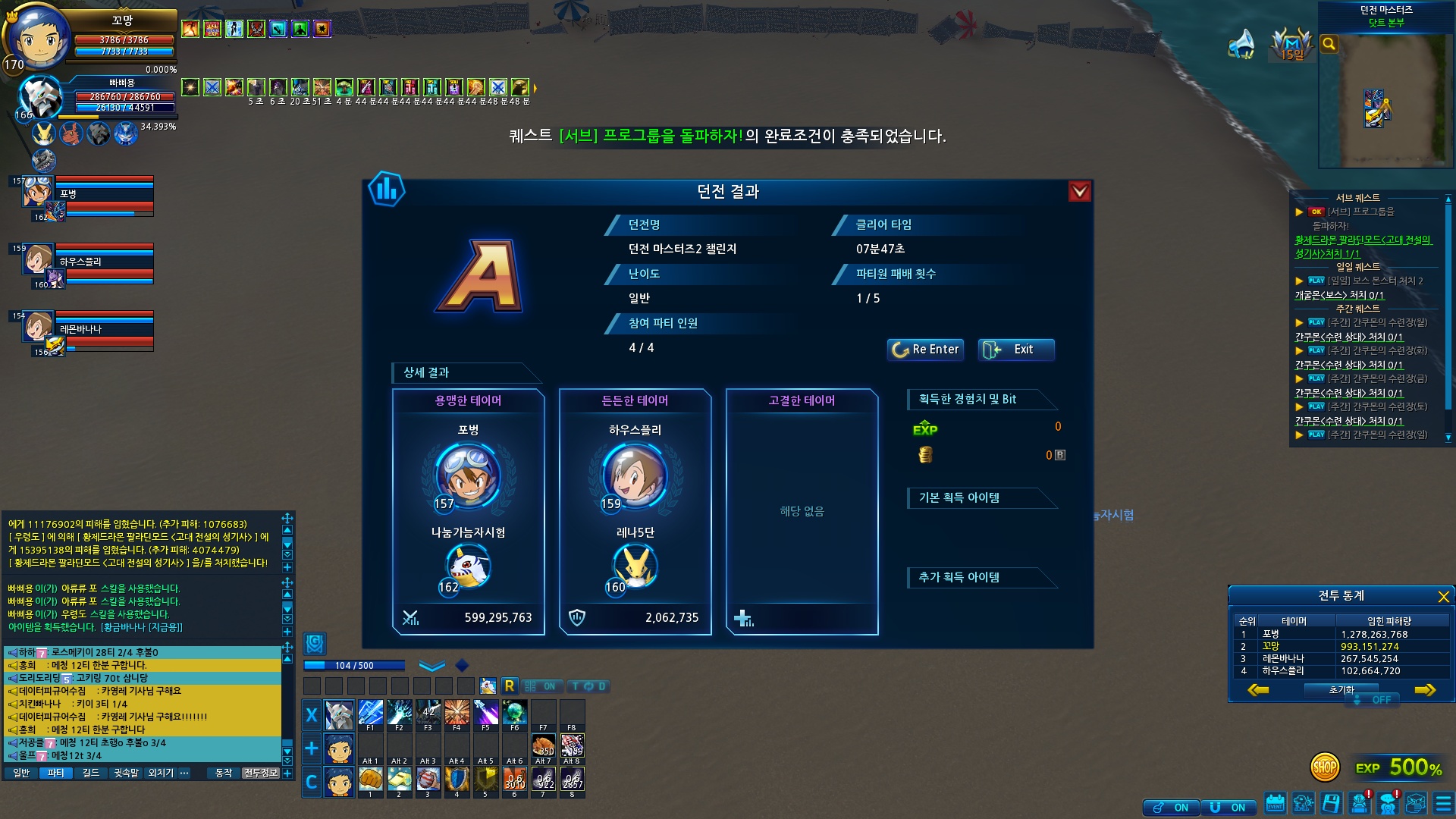This screenshot has width=1456, height=819.
Task: Click the minimap magnifier search button
Action: point(1329,44)
